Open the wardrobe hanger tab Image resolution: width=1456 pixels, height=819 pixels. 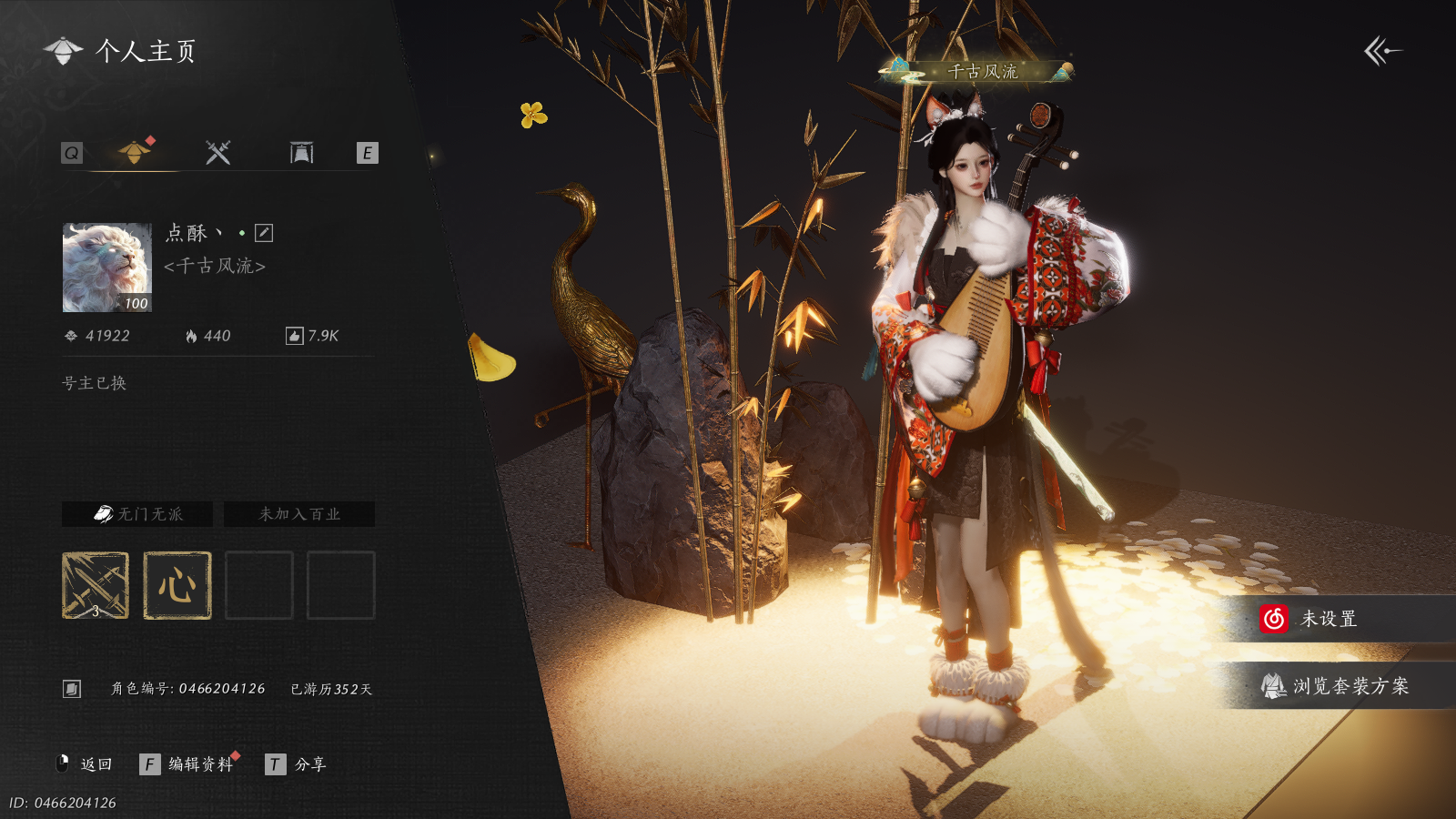301,153
